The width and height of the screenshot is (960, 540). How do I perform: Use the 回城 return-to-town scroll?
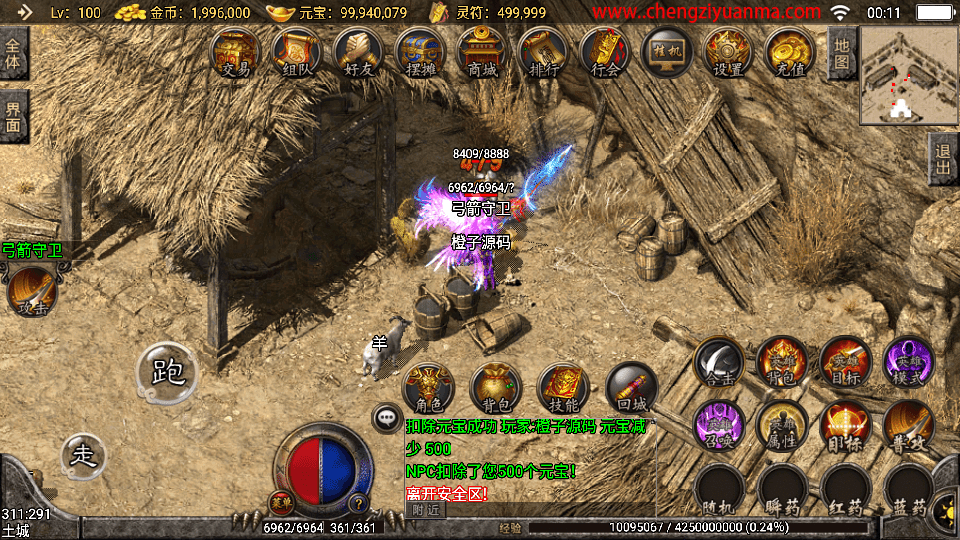tap(632, 388)
